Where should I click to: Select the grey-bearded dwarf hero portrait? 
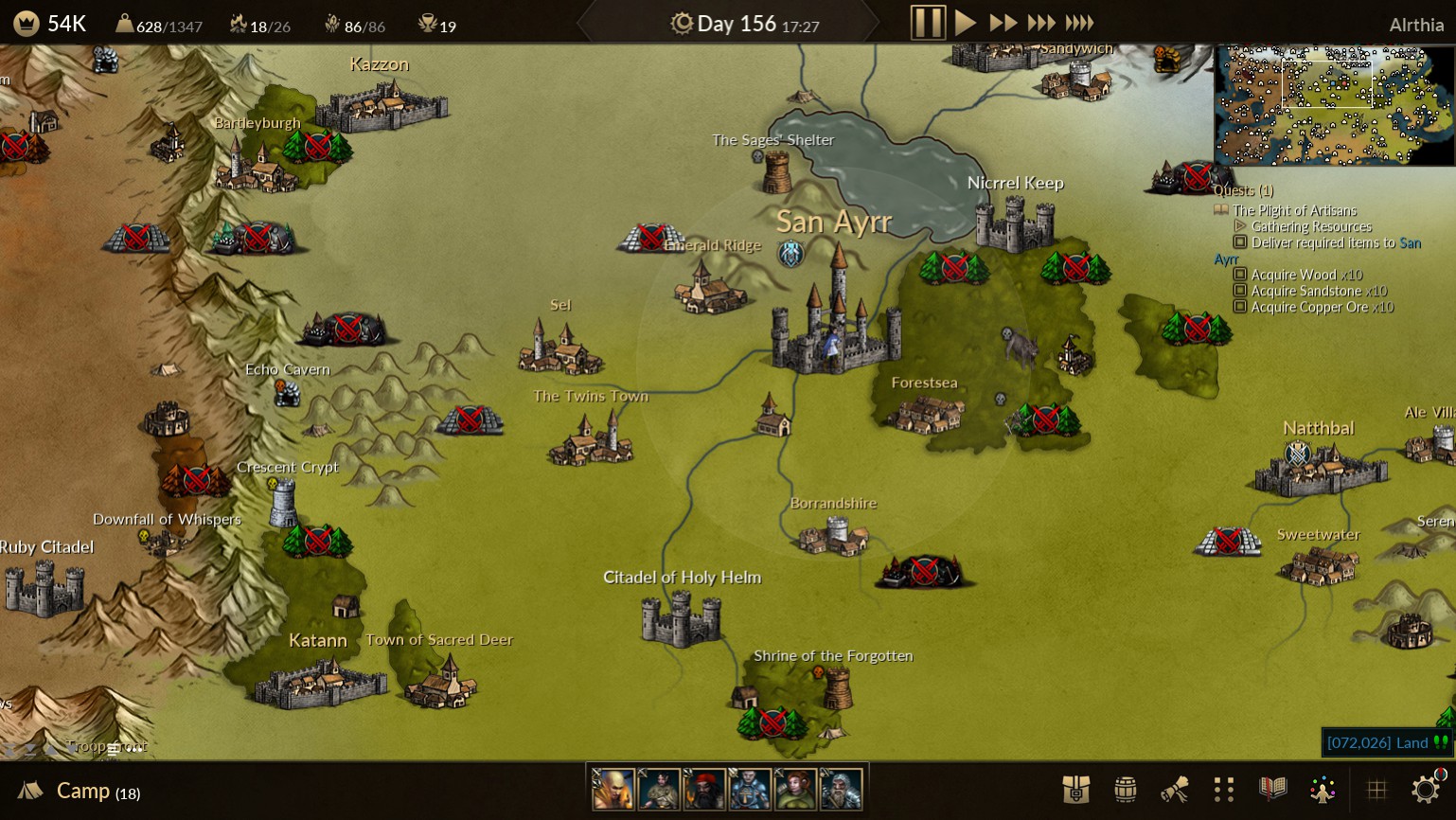point(841,789)
